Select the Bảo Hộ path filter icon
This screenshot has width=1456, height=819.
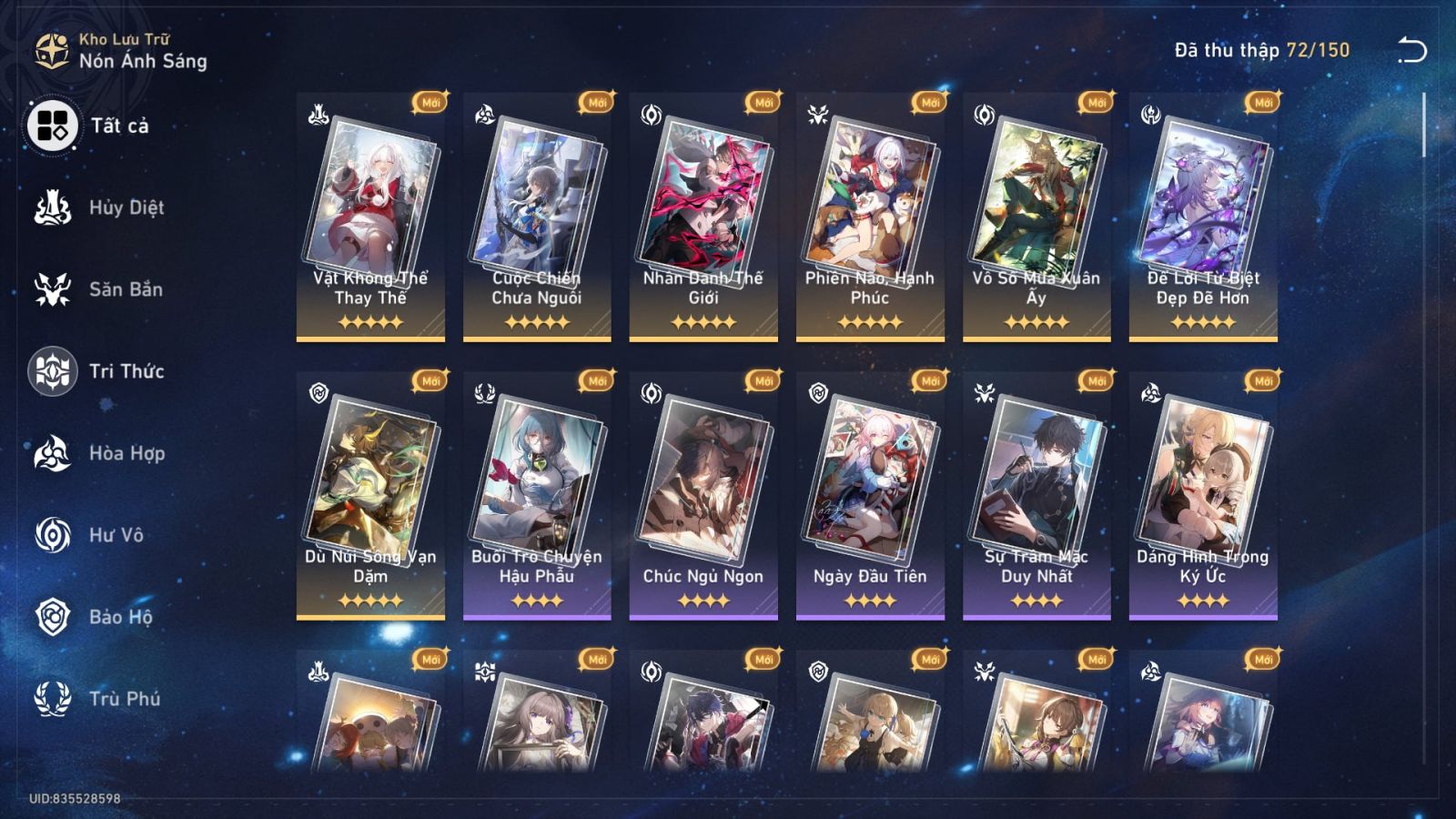pyautogui.click(x=52, y=617)
